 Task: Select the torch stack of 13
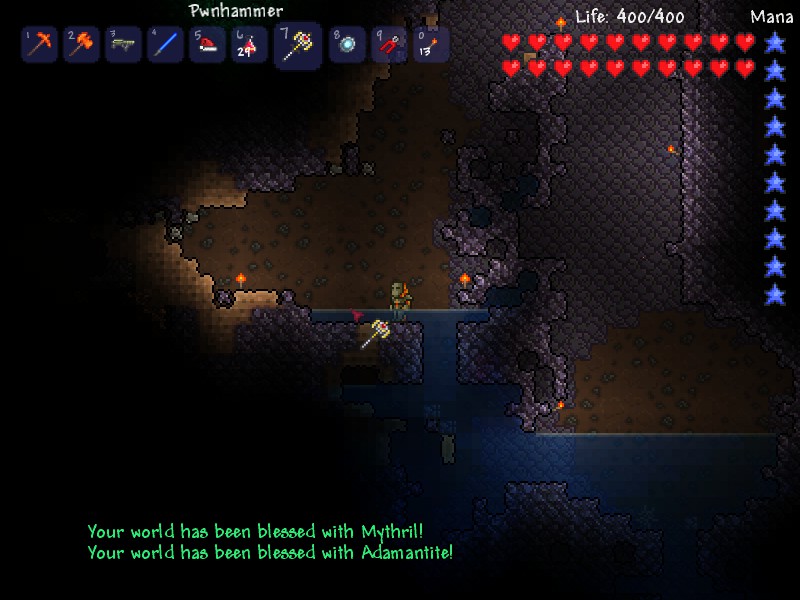[430, 45]
